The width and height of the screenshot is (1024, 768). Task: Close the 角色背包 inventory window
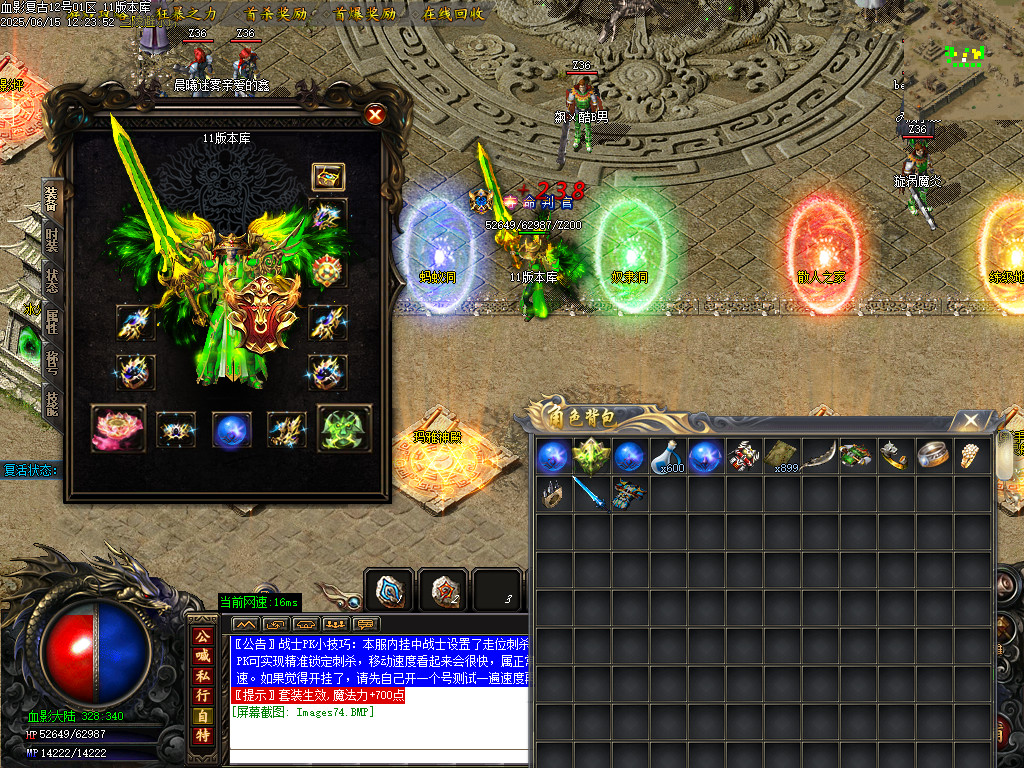[x=969, y=421]
